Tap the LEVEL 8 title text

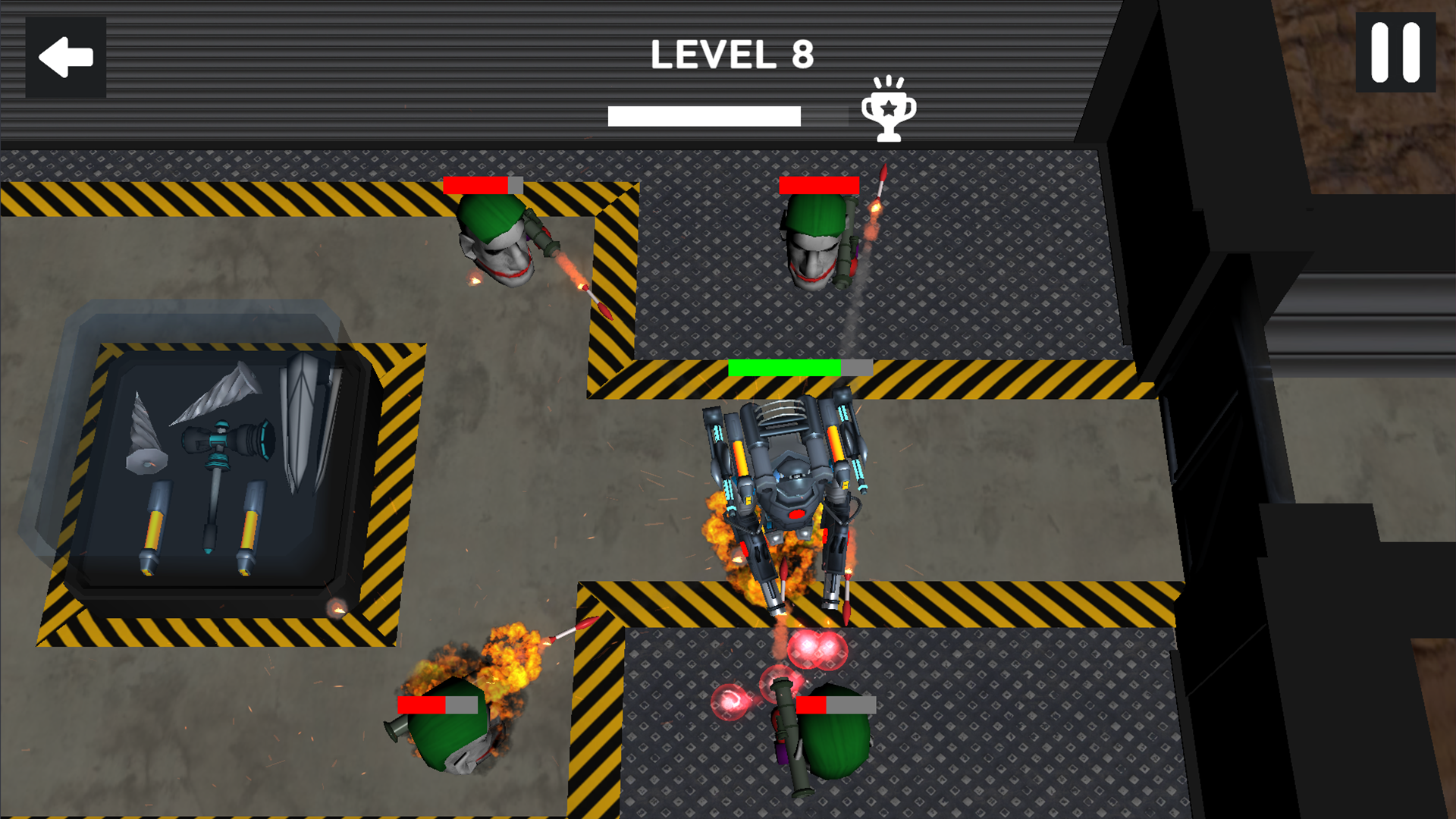point(734,53)
